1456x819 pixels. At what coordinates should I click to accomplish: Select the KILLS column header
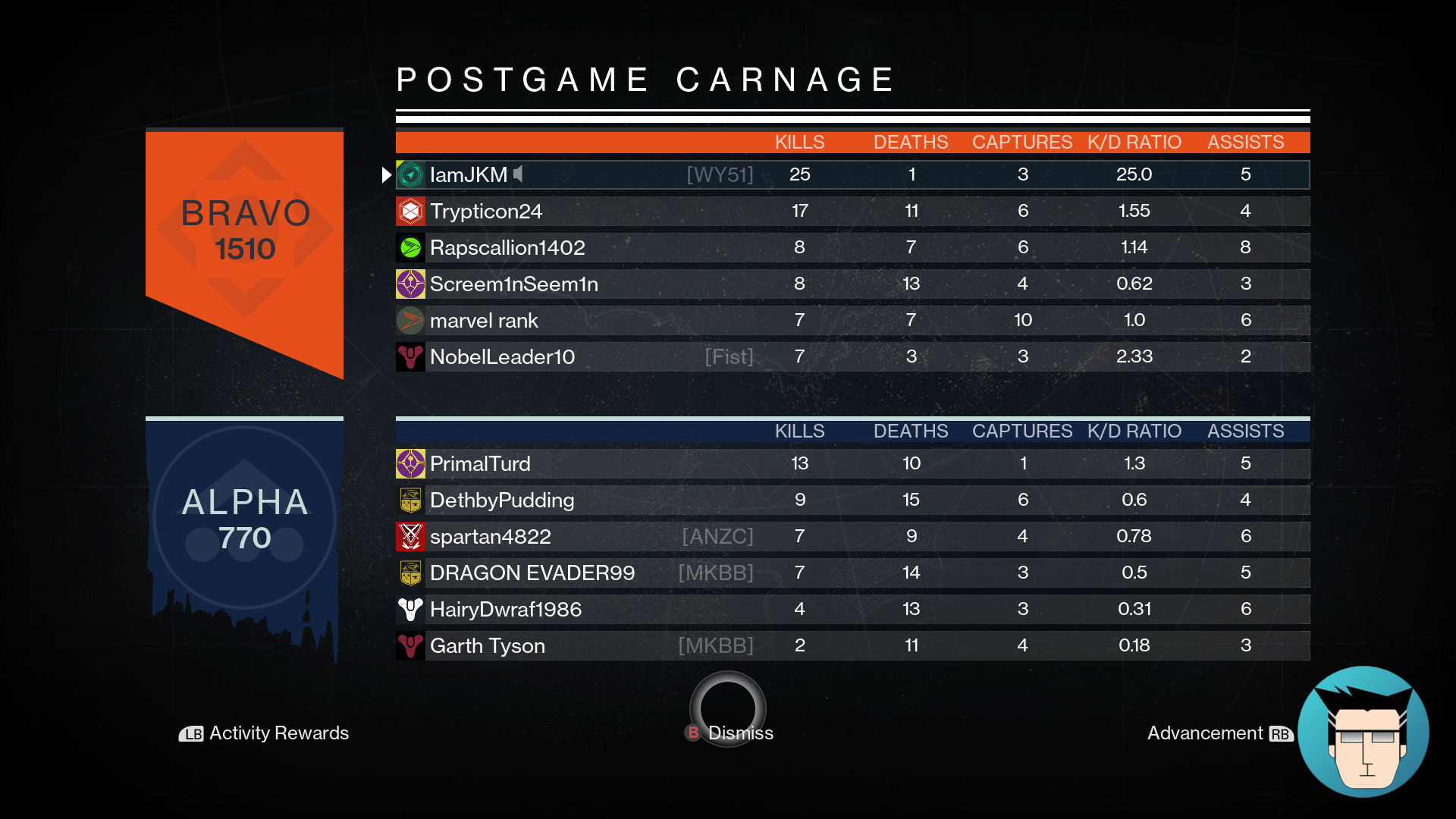pyautogui.click(x=800, y=142)
